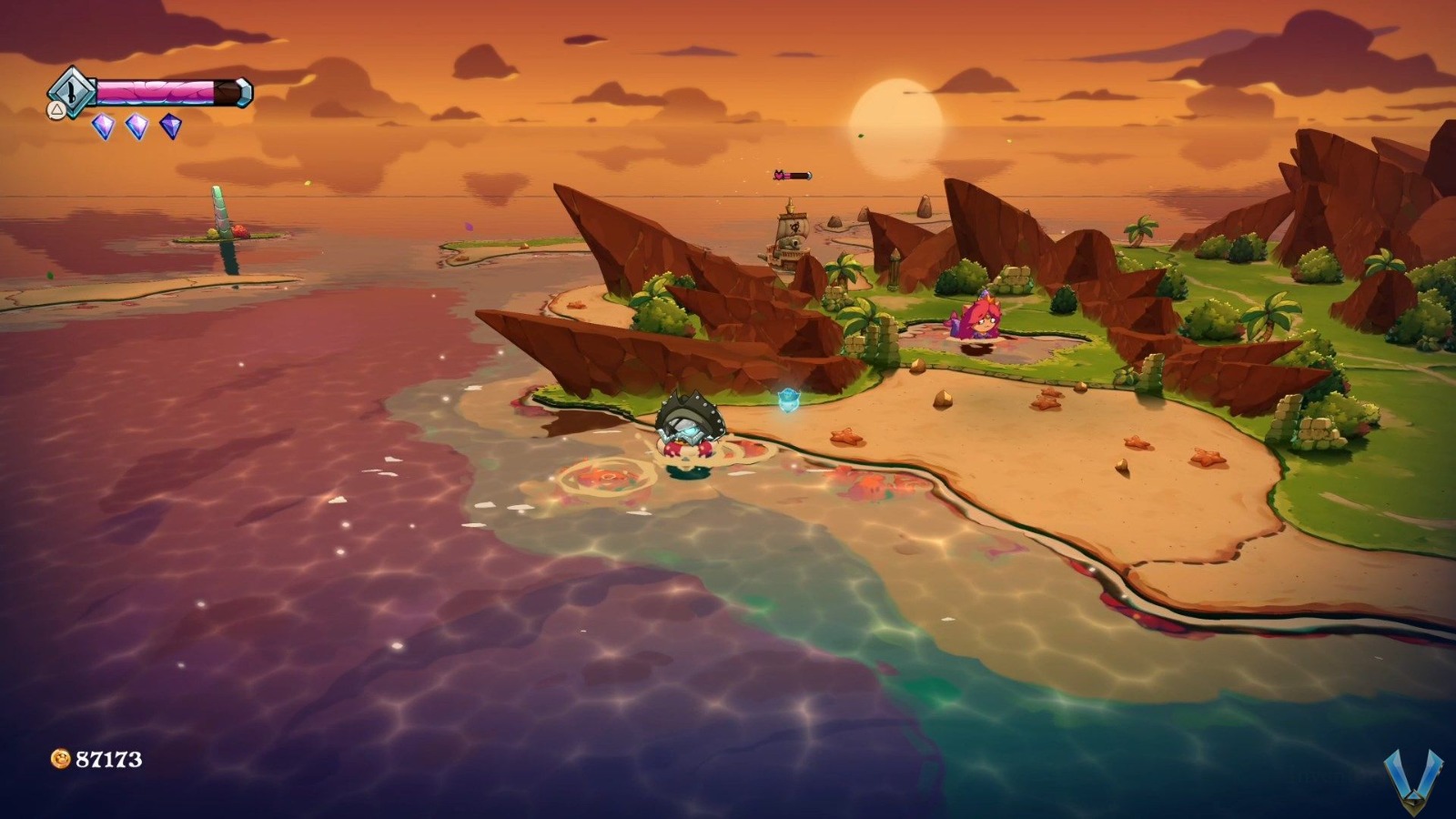Click the second glowing mana crystal

pyautogui.click(x=135, y=125)
